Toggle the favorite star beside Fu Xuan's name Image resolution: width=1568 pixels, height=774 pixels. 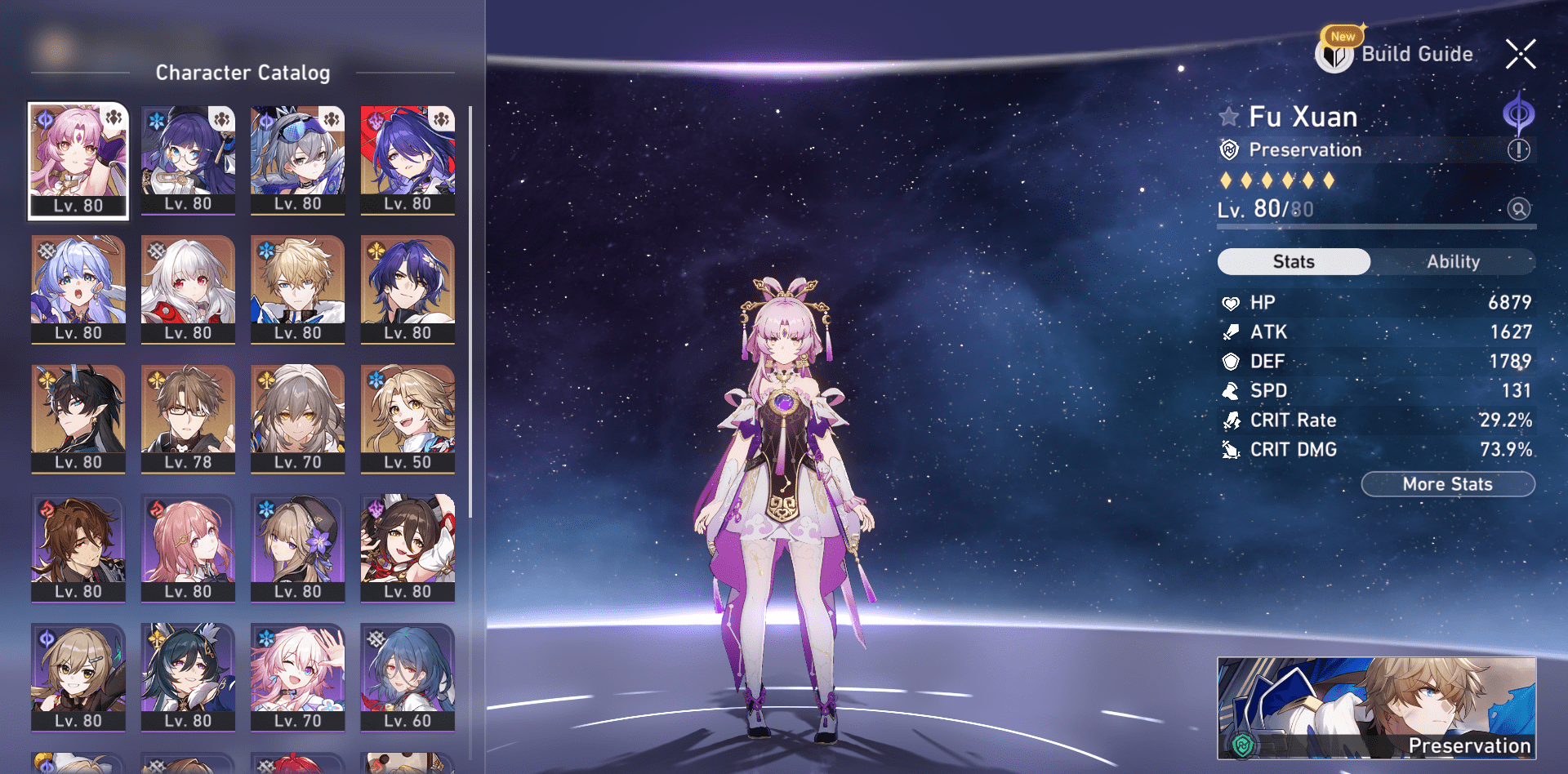1229,116
